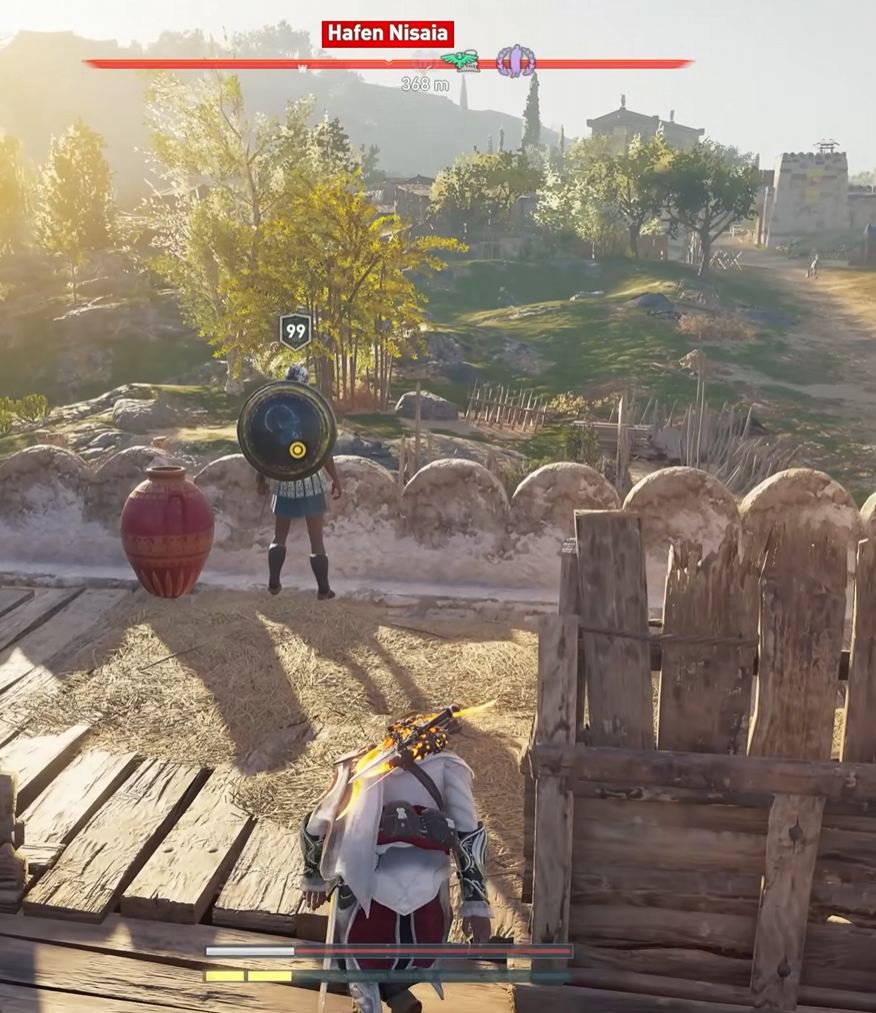Select the purple laurel figure compass marker
The height and width of the screenshot is (1013, 876).
pyautogui.click(x=515, y=61)
